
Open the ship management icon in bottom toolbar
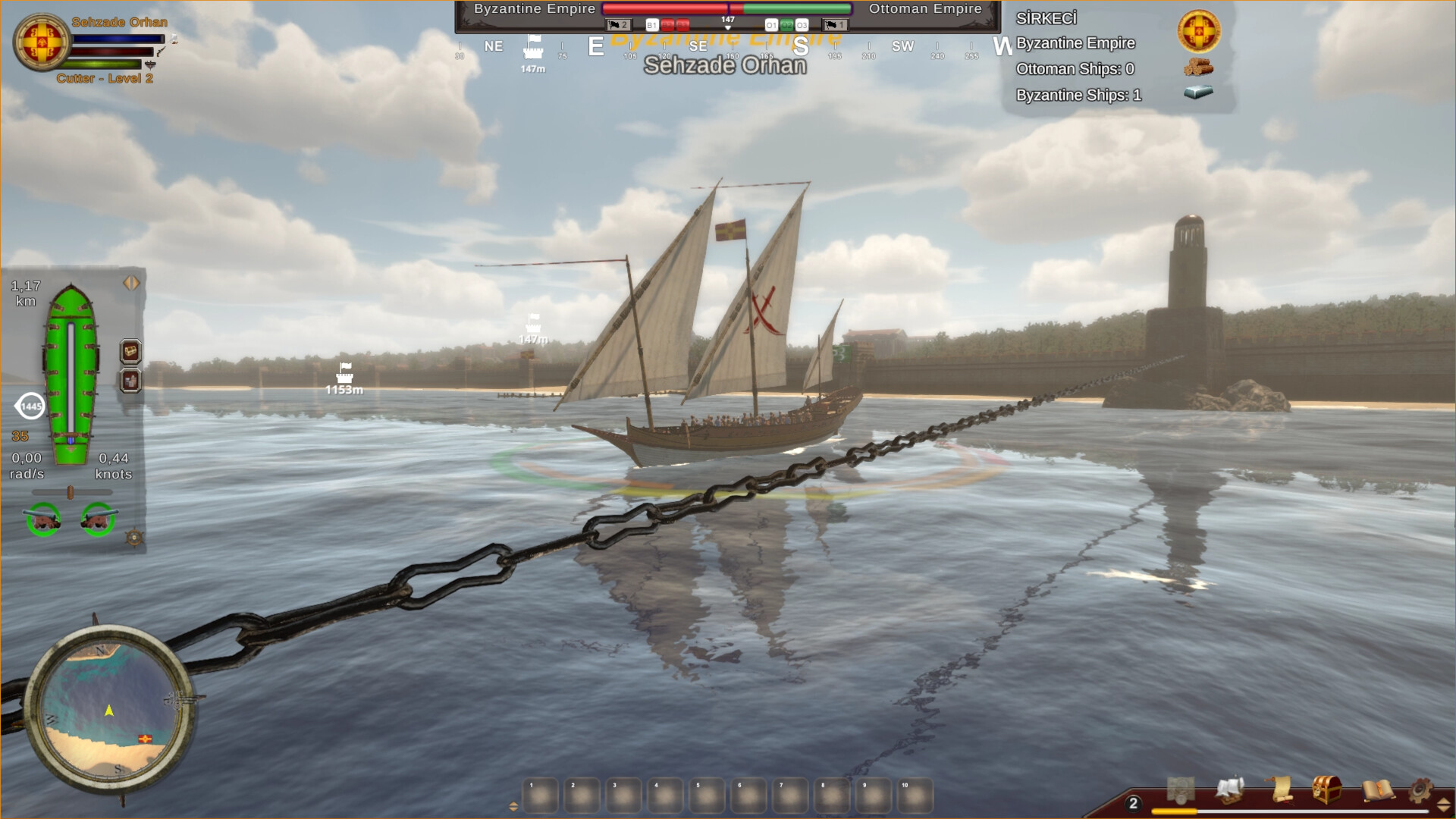pos(1229,790)
